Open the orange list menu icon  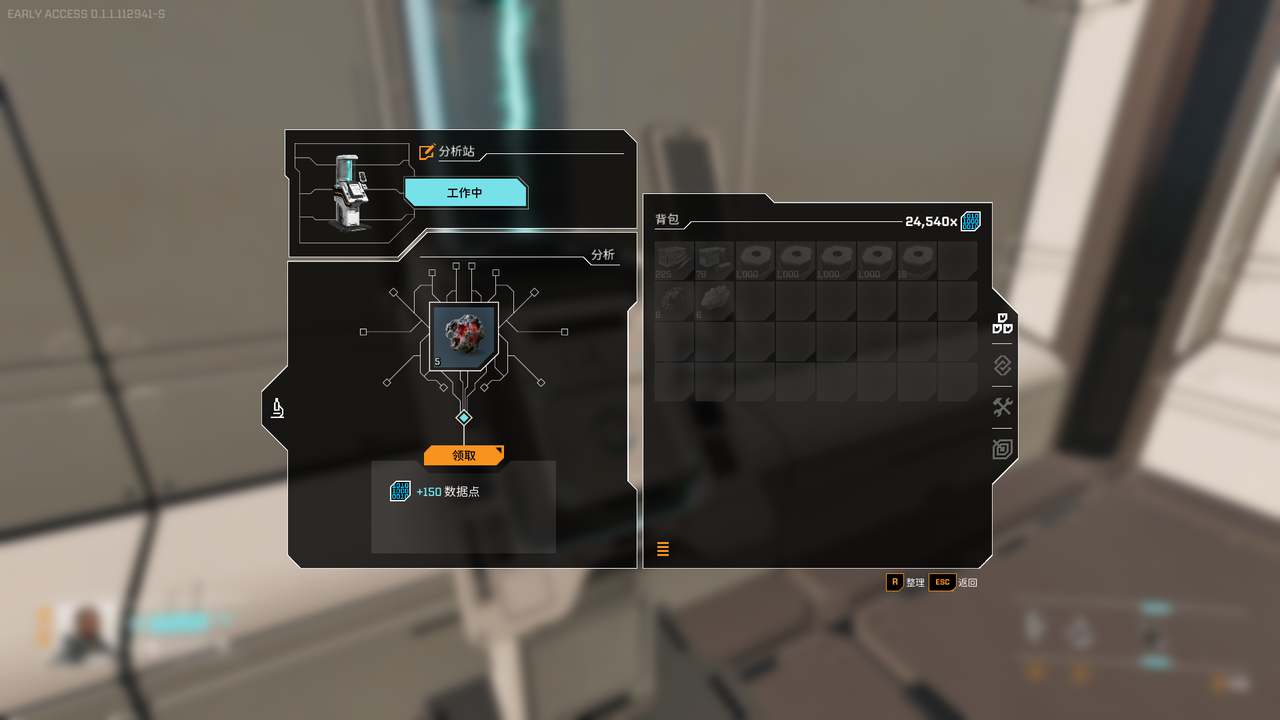click(x=663, y=549)
